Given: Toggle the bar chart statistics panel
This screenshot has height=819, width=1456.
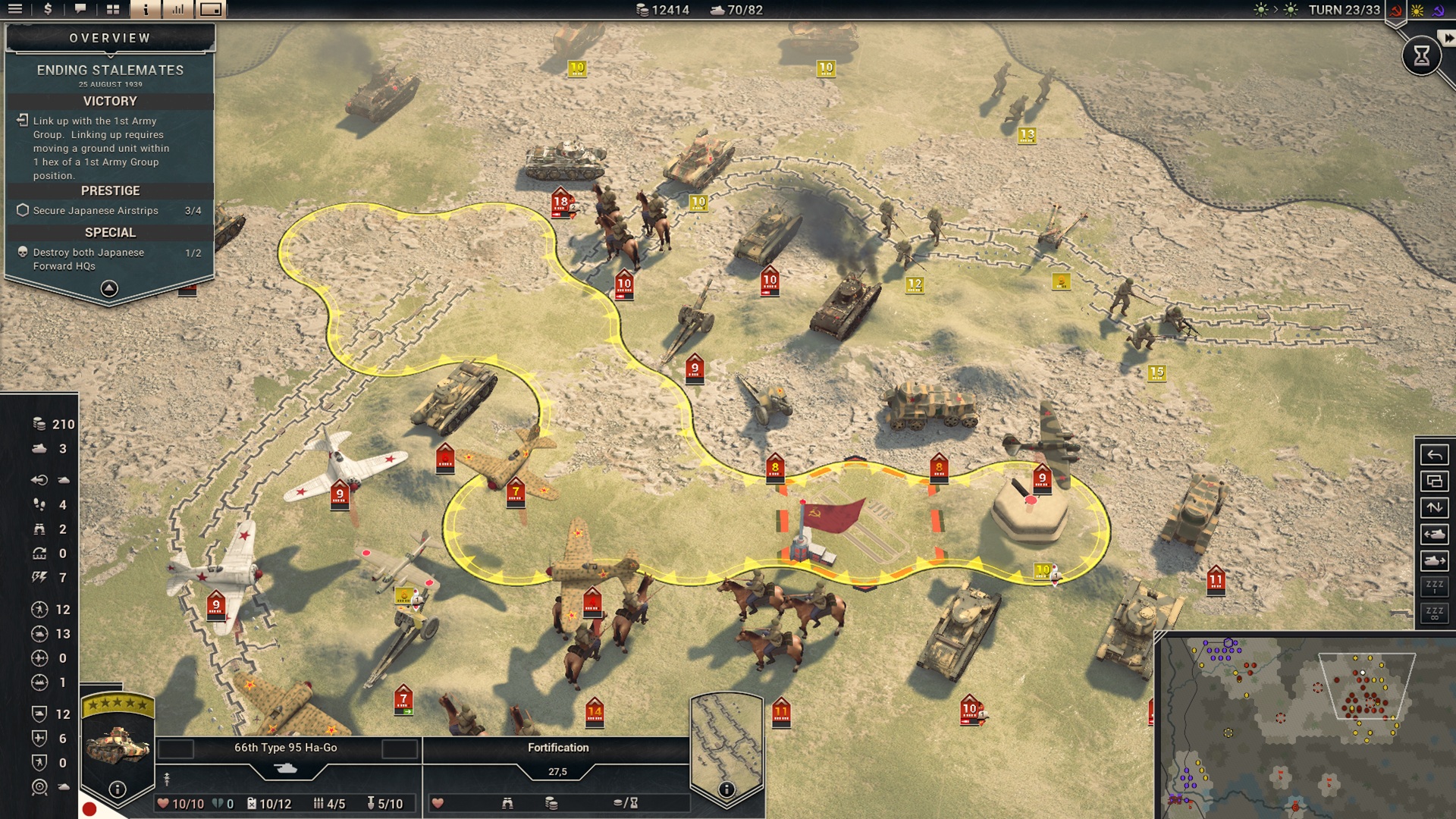Looking at the screenshot, I should [178, 9].
